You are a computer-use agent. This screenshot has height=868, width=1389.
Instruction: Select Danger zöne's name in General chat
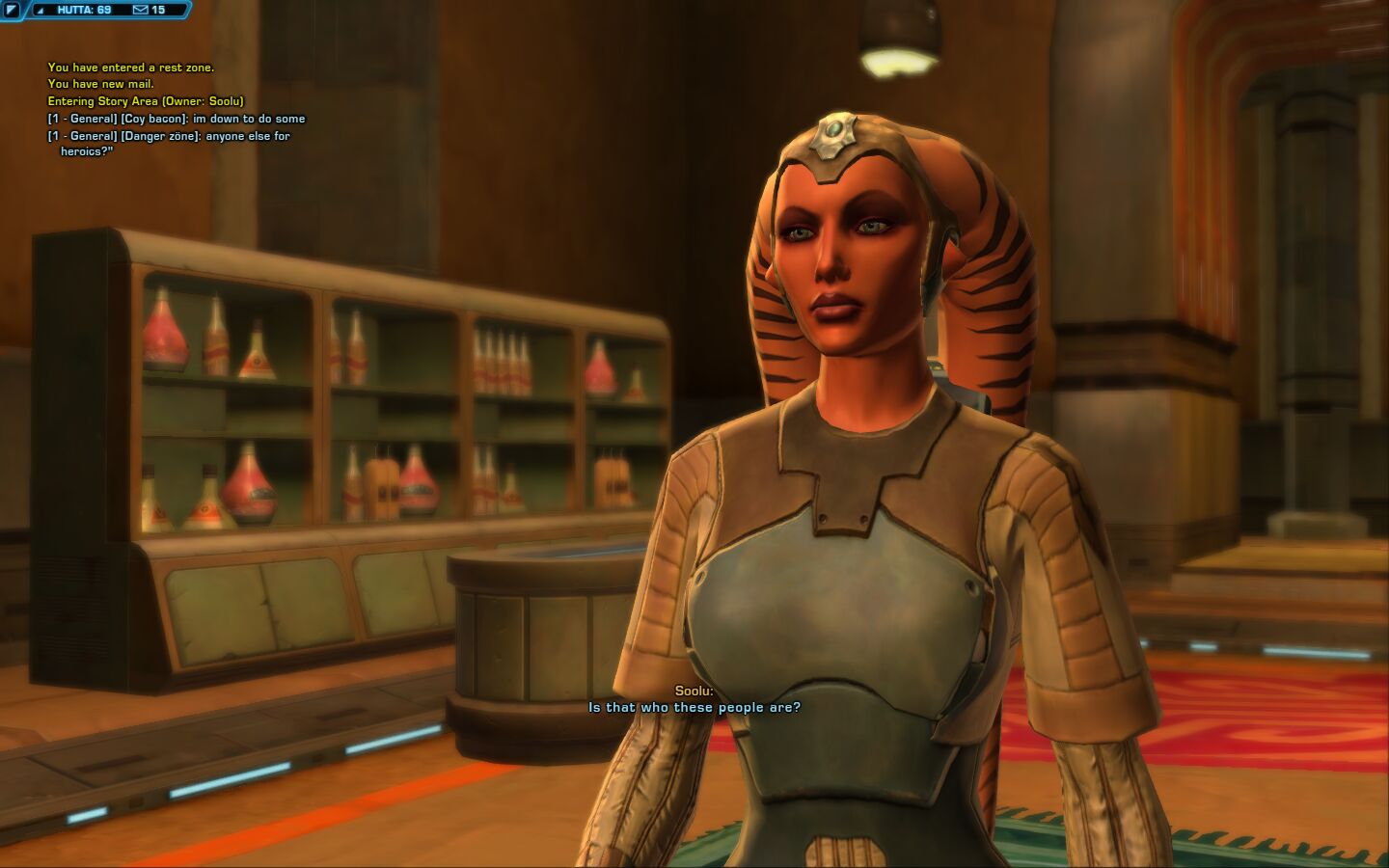[161, 136]
